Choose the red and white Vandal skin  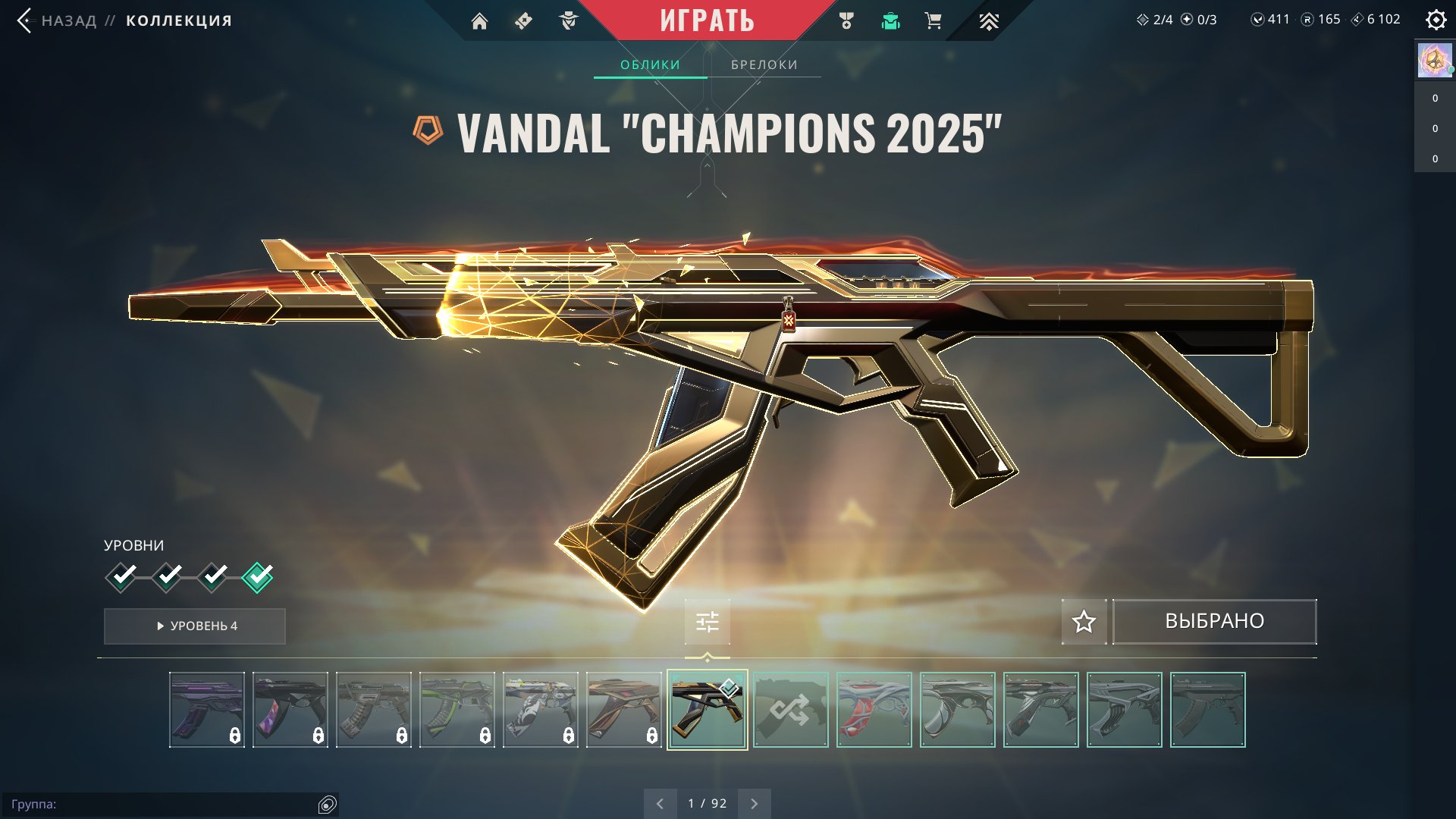coord(874,710)
